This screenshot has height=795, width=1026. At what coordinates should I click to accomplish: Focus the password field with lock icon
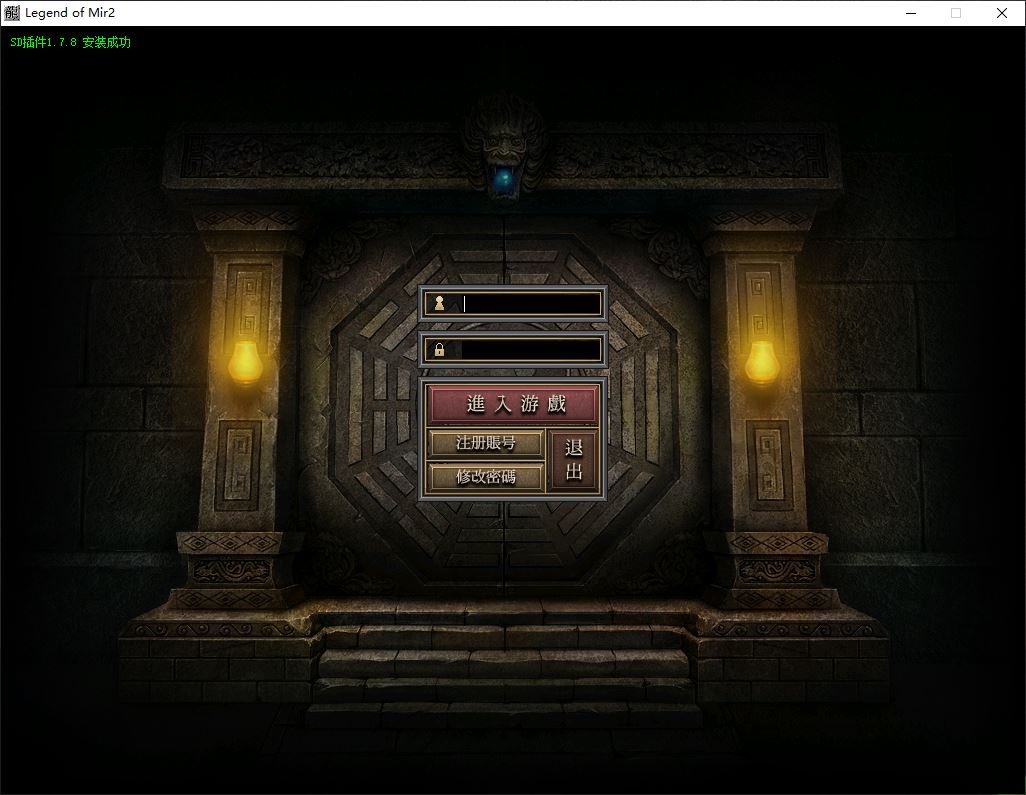528,349
